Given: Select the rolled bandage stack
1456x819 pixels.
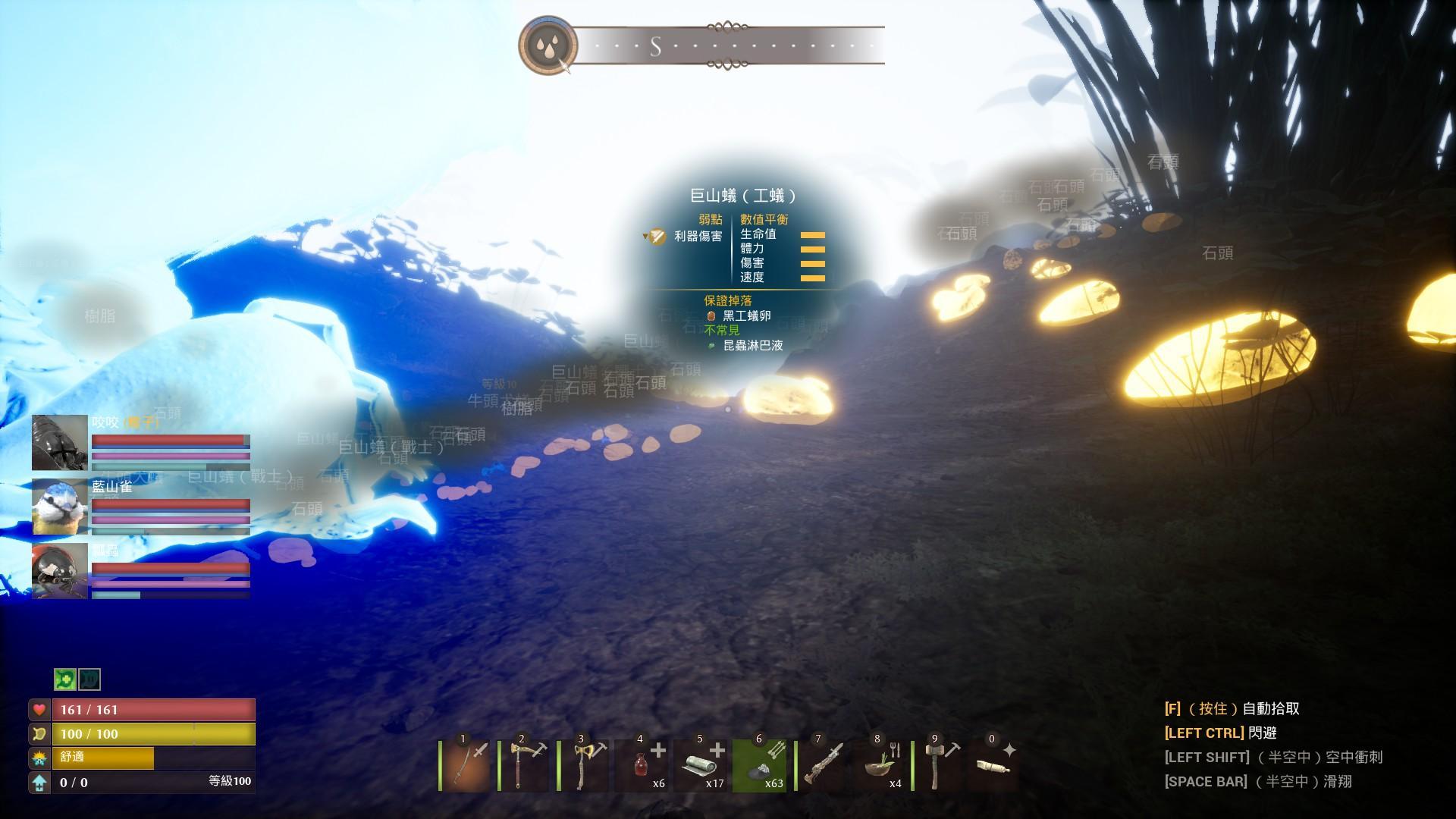Looking at the screenshot, I should tap(702, 766).
